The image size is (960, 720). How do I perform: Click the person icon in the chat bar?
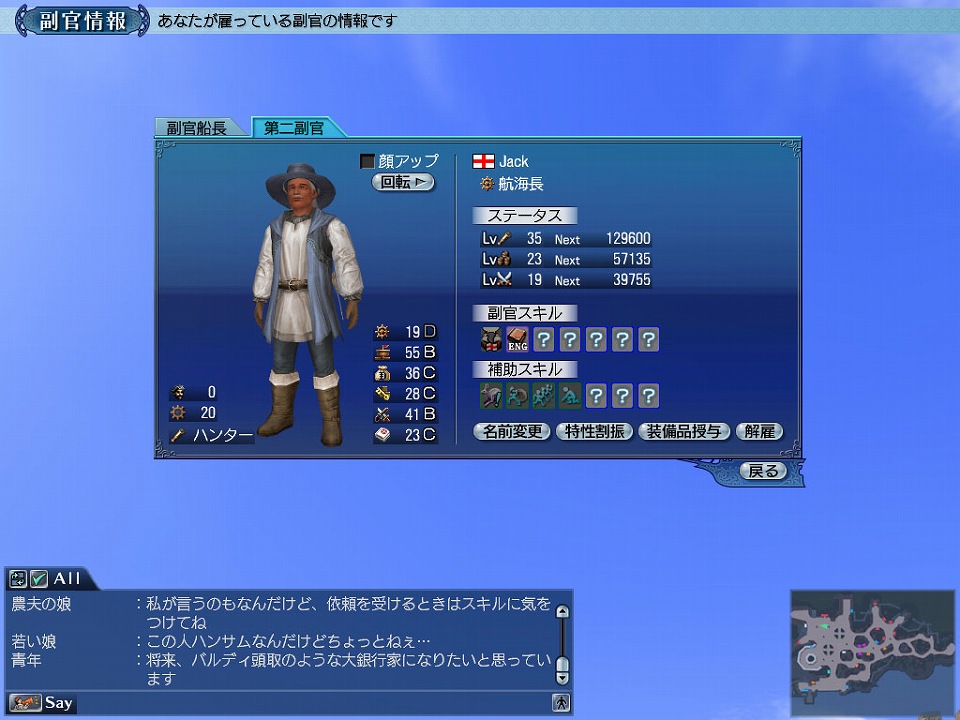click(562, 703)
